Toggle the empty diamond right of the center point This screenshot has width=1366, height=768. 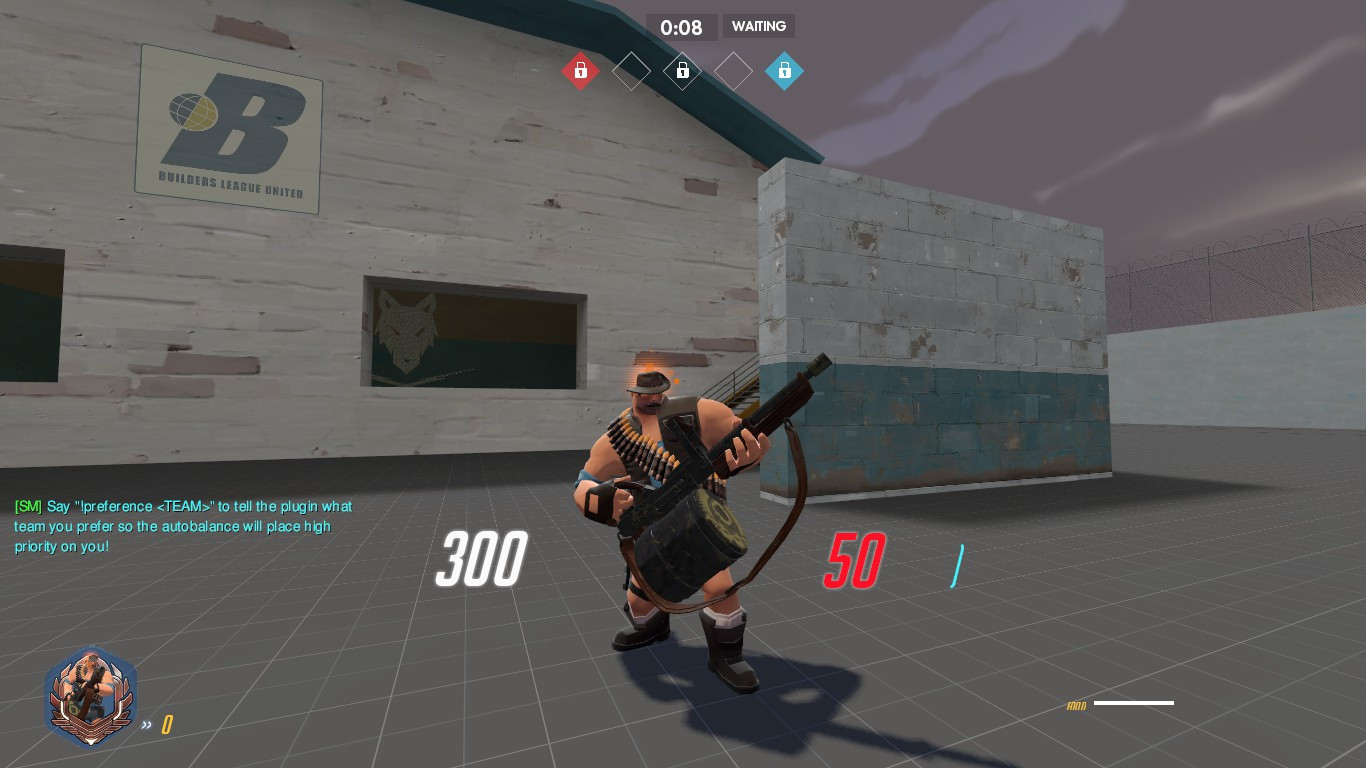tap(734, 70)
